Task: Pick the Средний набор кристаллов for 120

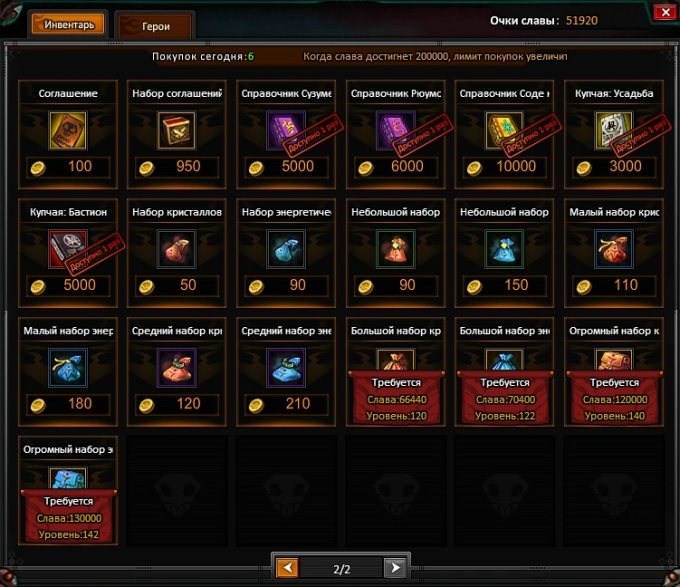Action: tap(177, 367)
